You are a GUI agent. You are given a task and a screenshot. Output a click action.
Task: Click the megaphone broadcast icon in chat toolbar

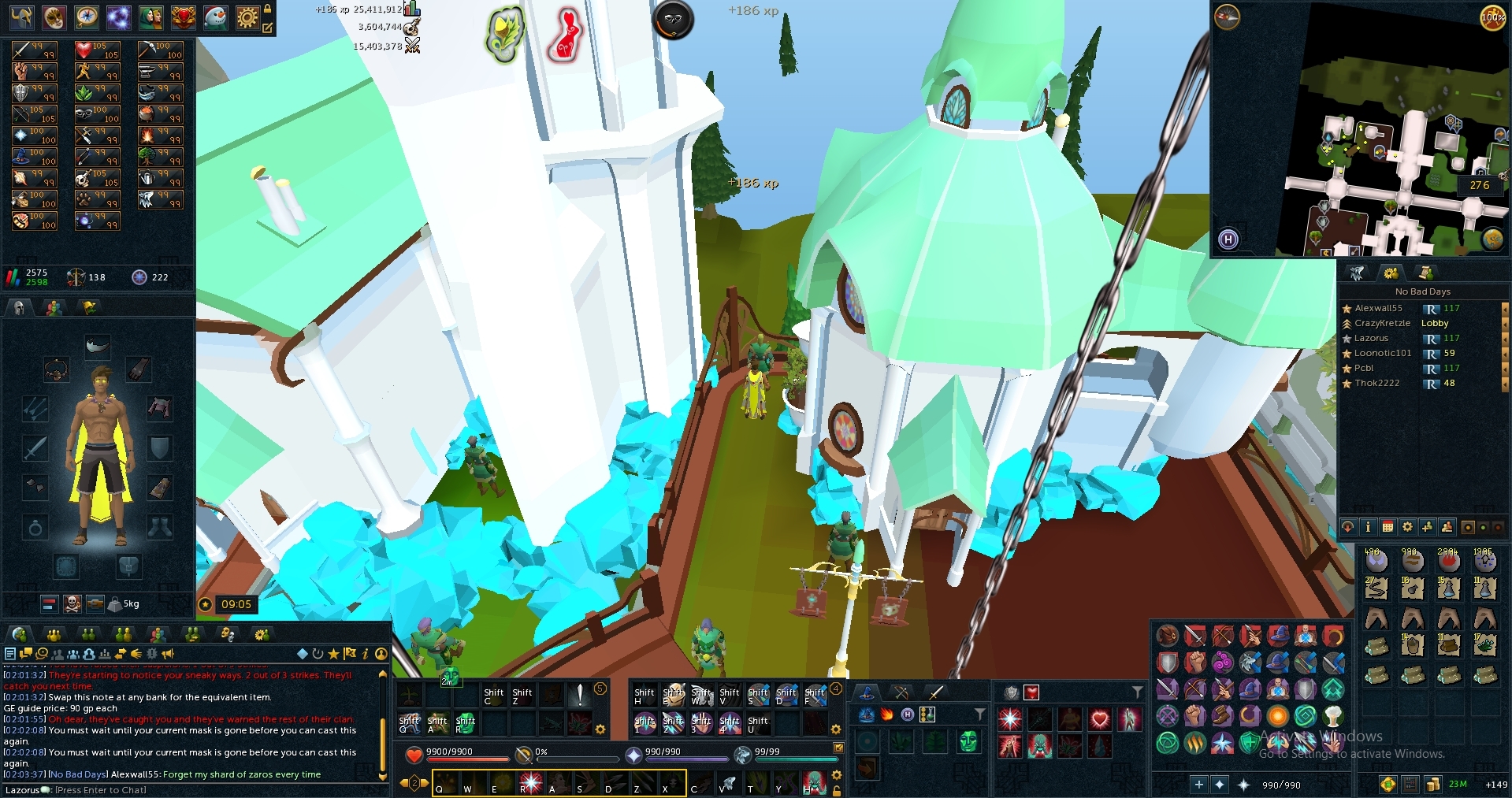[x=167, y=655]
